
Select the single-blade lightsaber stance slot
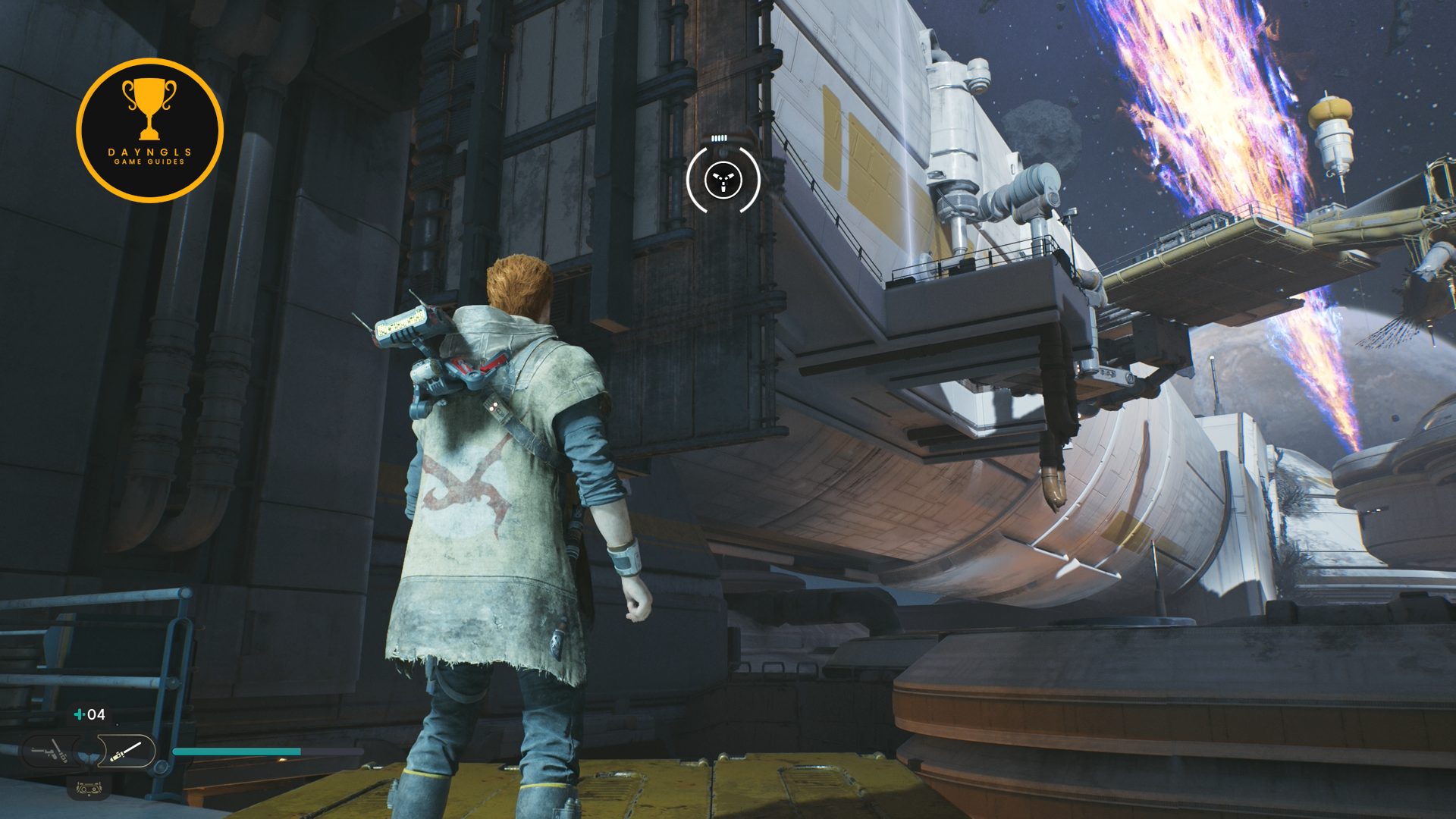tap(126, 752)
